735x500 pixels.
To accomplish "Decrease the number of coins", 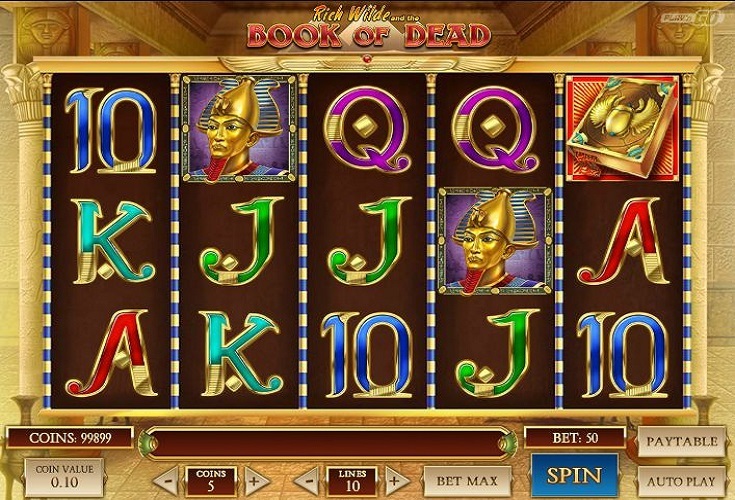I will click(170, 480).
